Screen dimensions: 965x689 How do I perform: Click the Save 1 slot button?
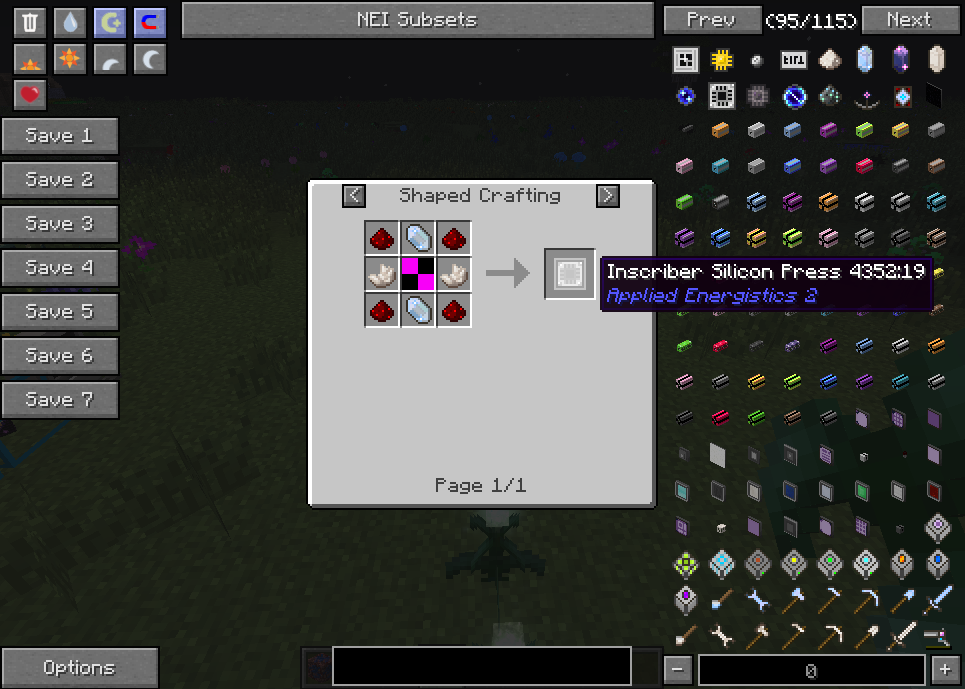tap(60, 136)
